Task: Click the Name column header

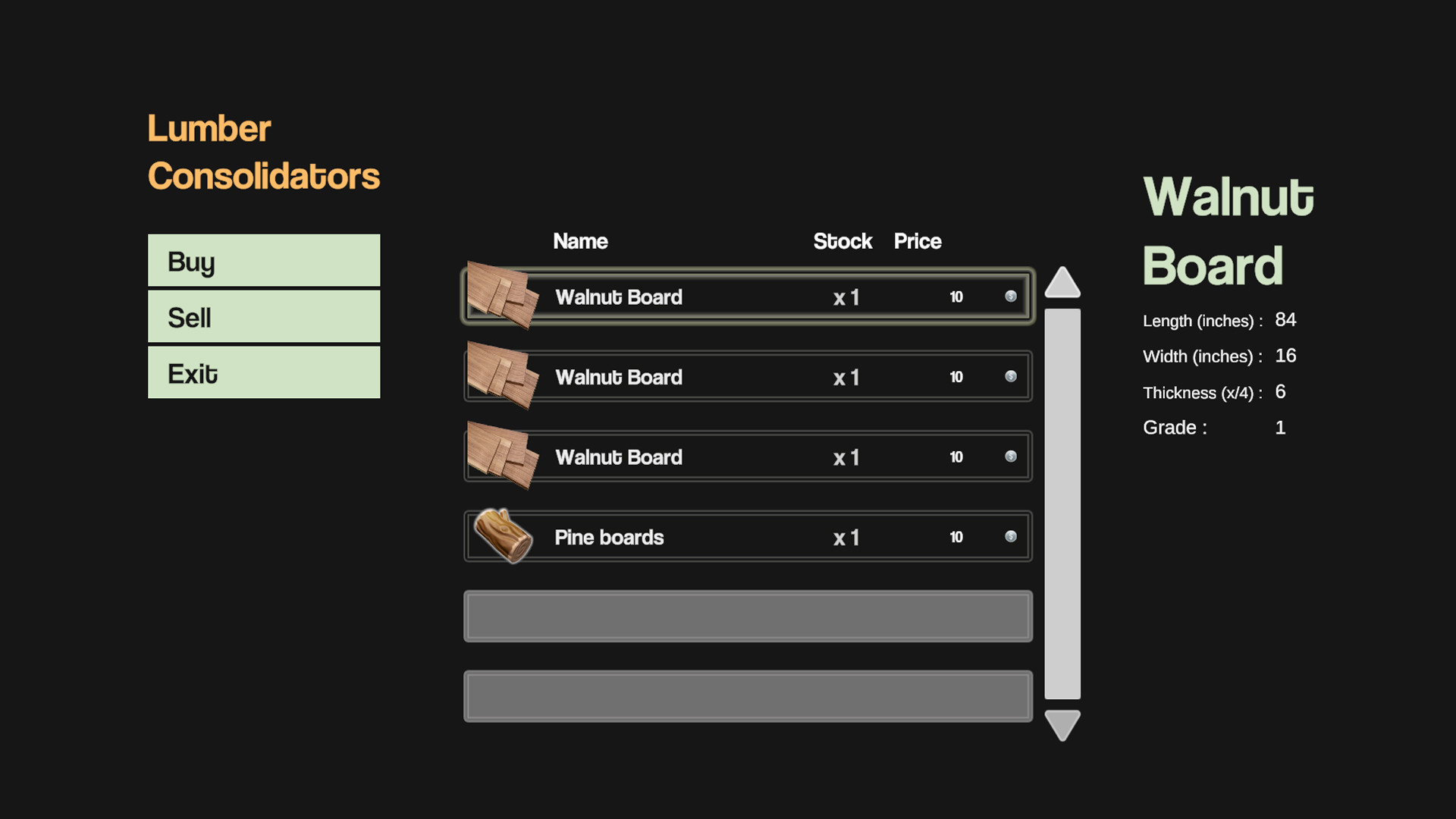Action: pyautogui.click(x=580, y=241)
